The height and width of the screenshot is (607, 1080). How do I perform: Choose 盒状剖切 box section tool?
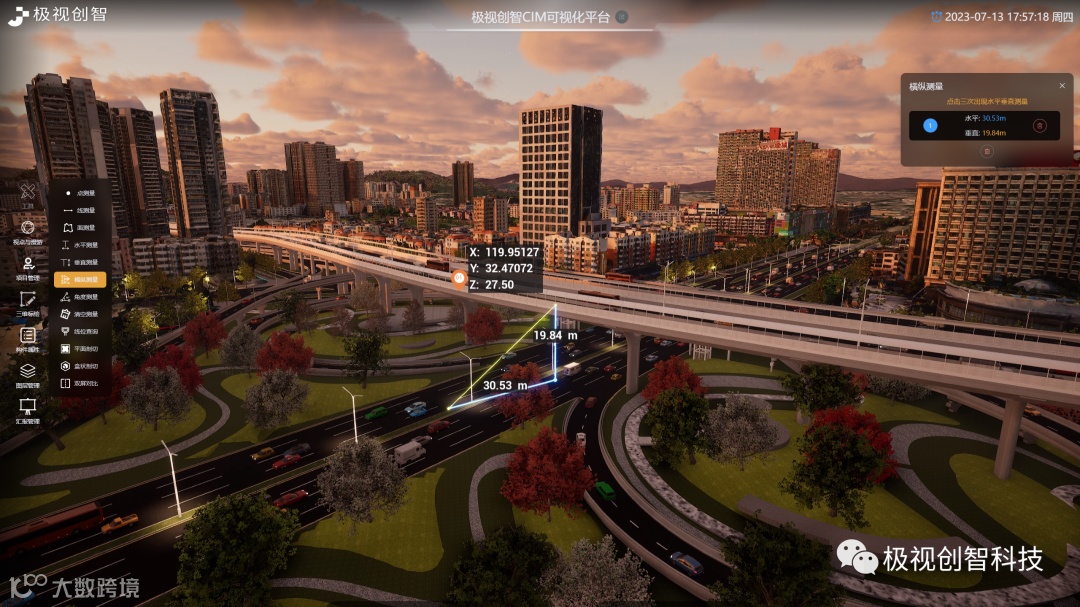80,366
